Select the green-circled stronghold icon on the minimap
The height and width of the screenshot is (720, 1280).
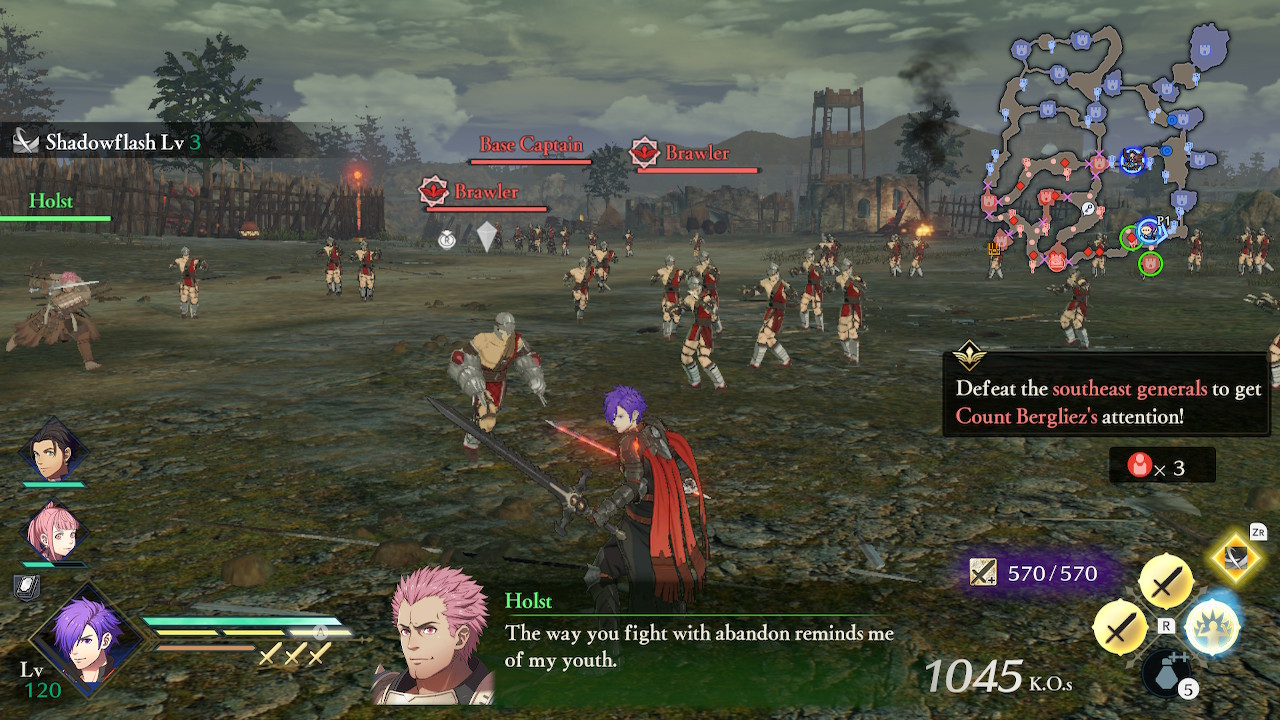click(x=1150, y=262)
